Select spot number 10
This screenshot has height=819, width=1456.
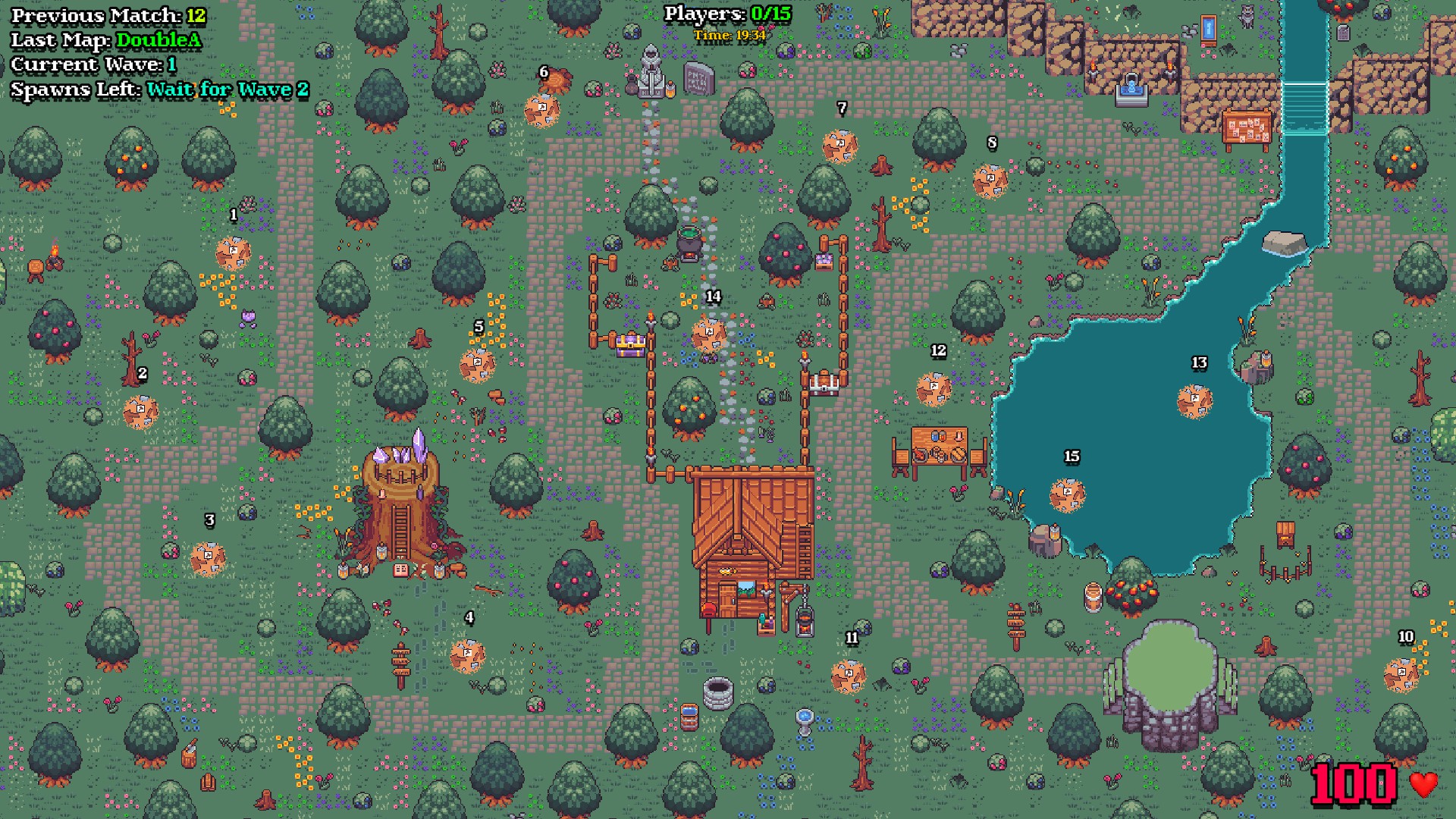pos(1401,675)
